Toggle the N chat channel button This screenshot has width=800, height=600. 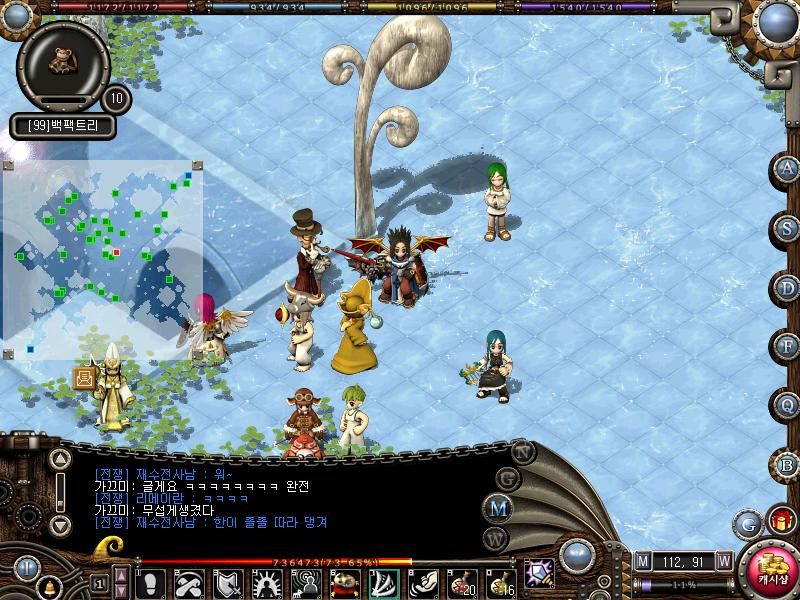coord(523,451)
